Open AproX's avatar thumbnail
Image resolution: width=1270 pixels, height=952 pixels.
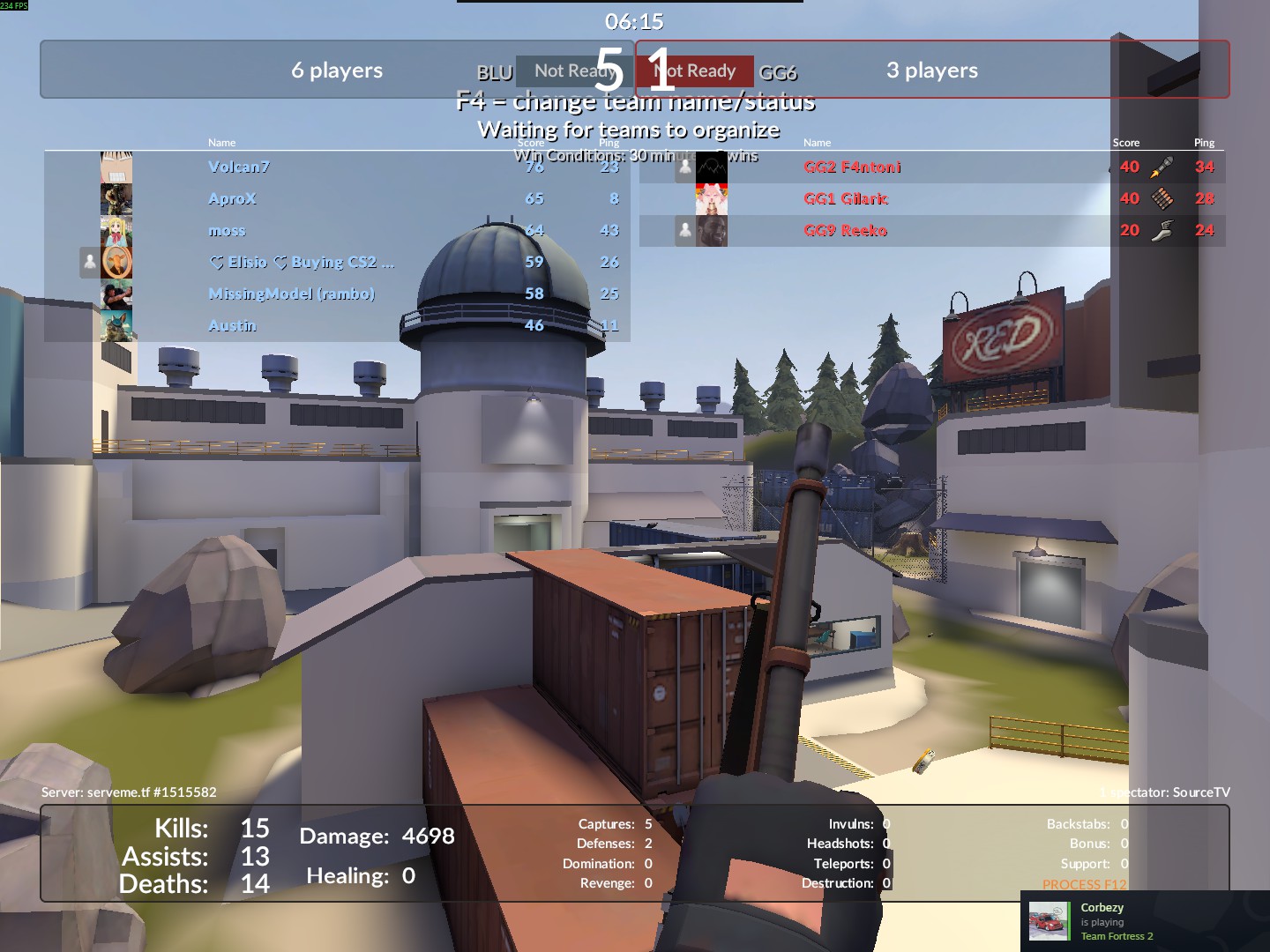(x=116, y=199)
